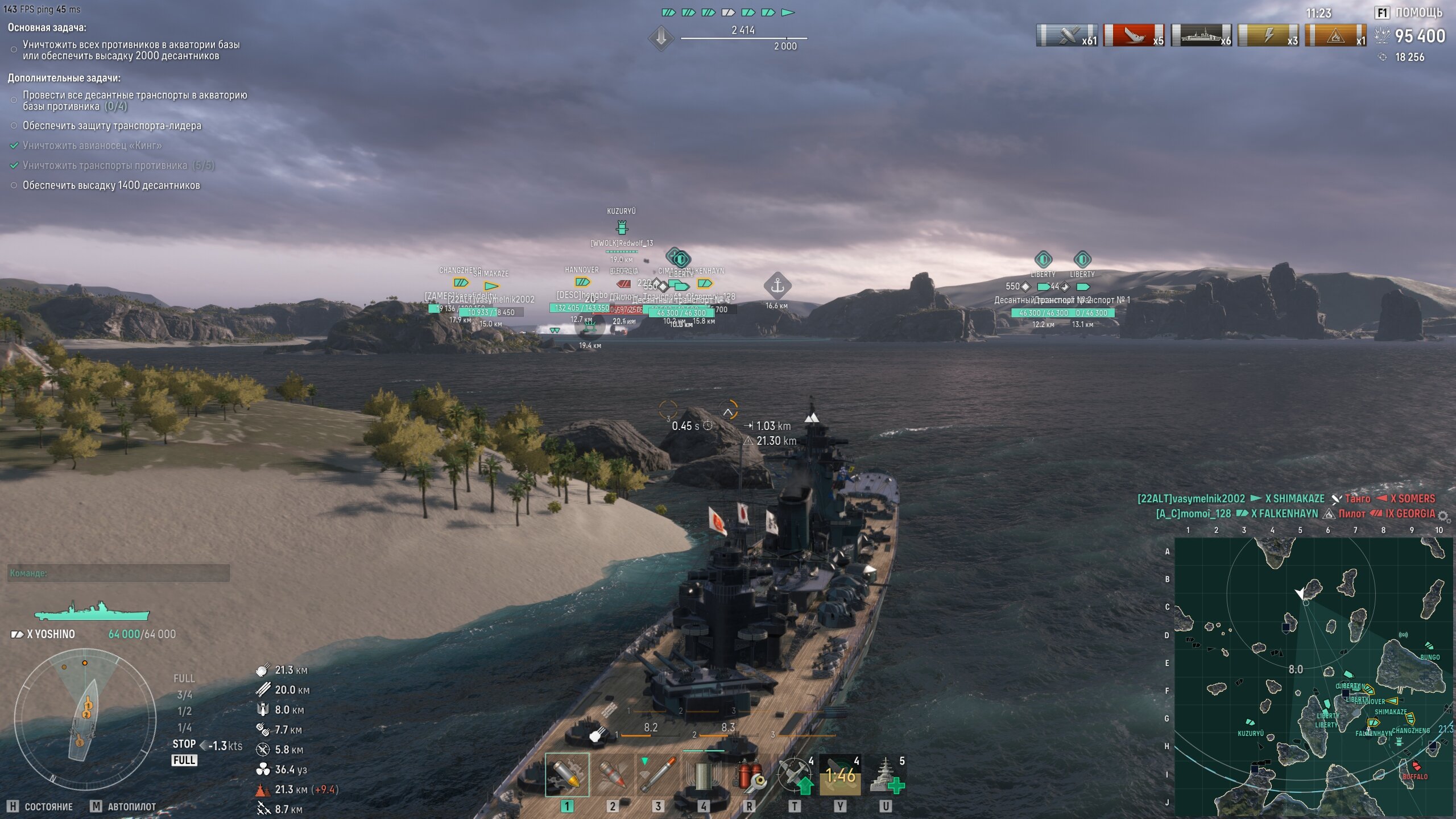Screen dimensions: 1456x819
Task: Switch to armor-piercing shells
Action: 612,775
